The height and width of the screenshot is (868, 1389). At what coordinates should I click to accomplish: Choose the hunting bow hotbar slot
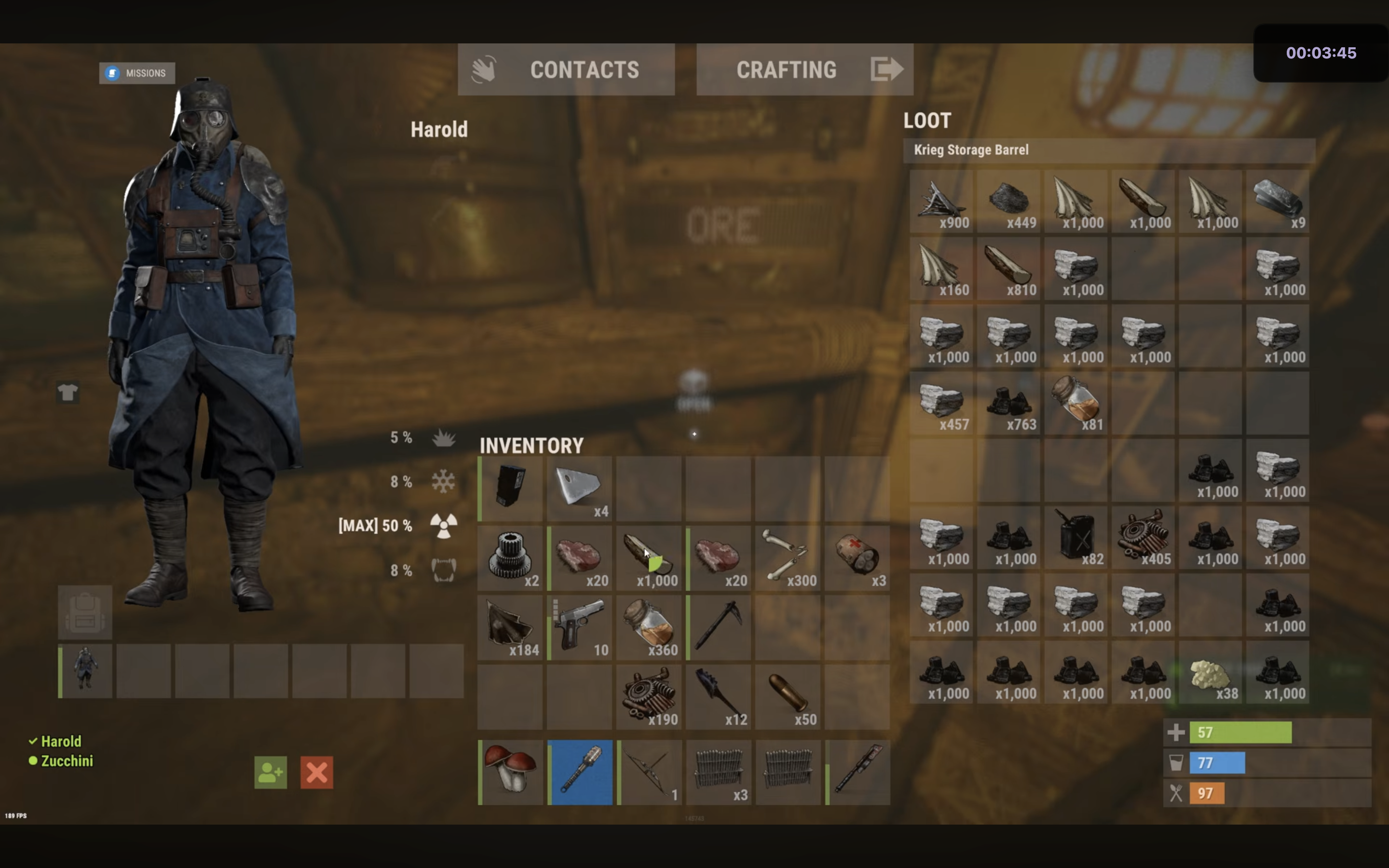click(x=650, y=772)
